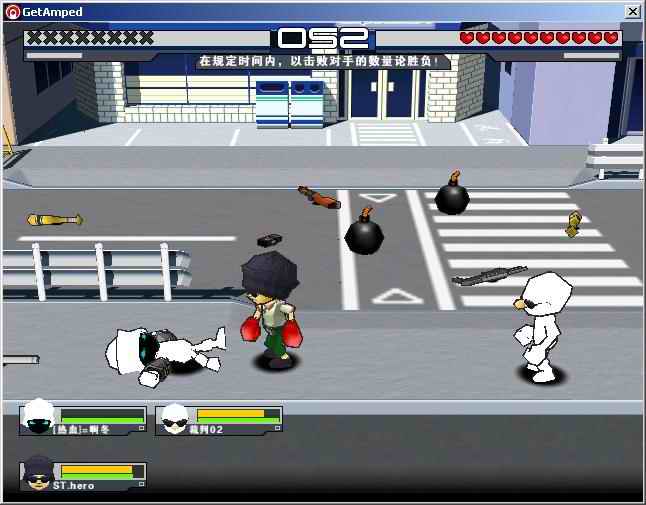Close the GetAmped window
The height and width of the screenshot is (505, 646).
click(632, 11)
